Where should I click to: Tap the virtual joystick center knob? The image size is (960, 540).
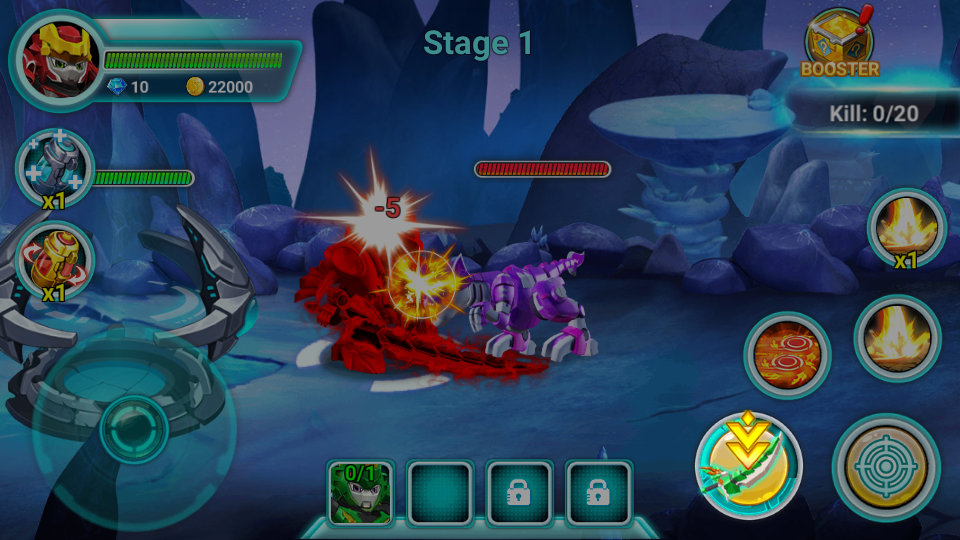click(x=133, y=430)
